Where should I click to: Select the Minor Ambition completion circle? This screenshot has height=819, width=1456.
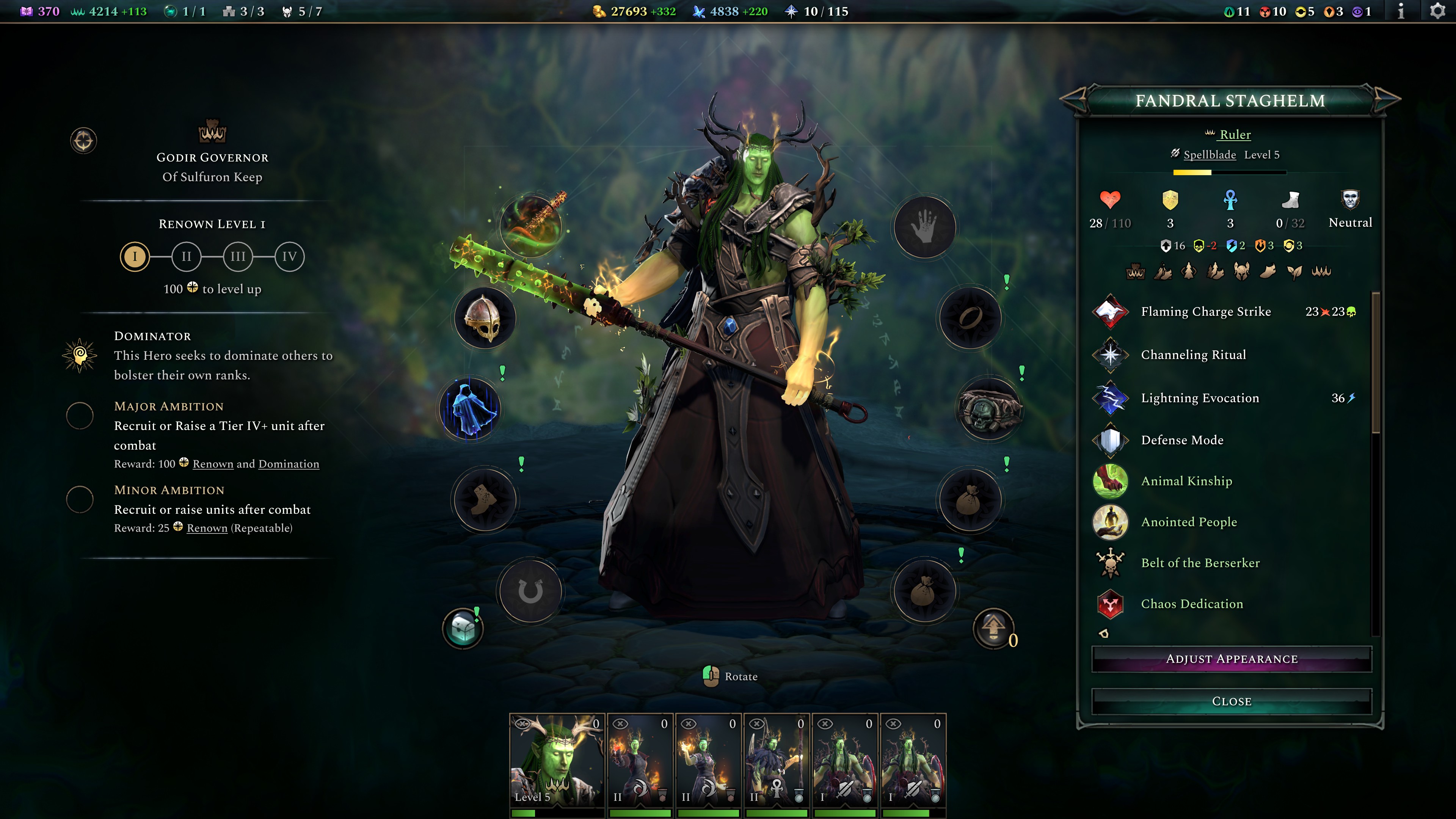click(x=80, y=500)
